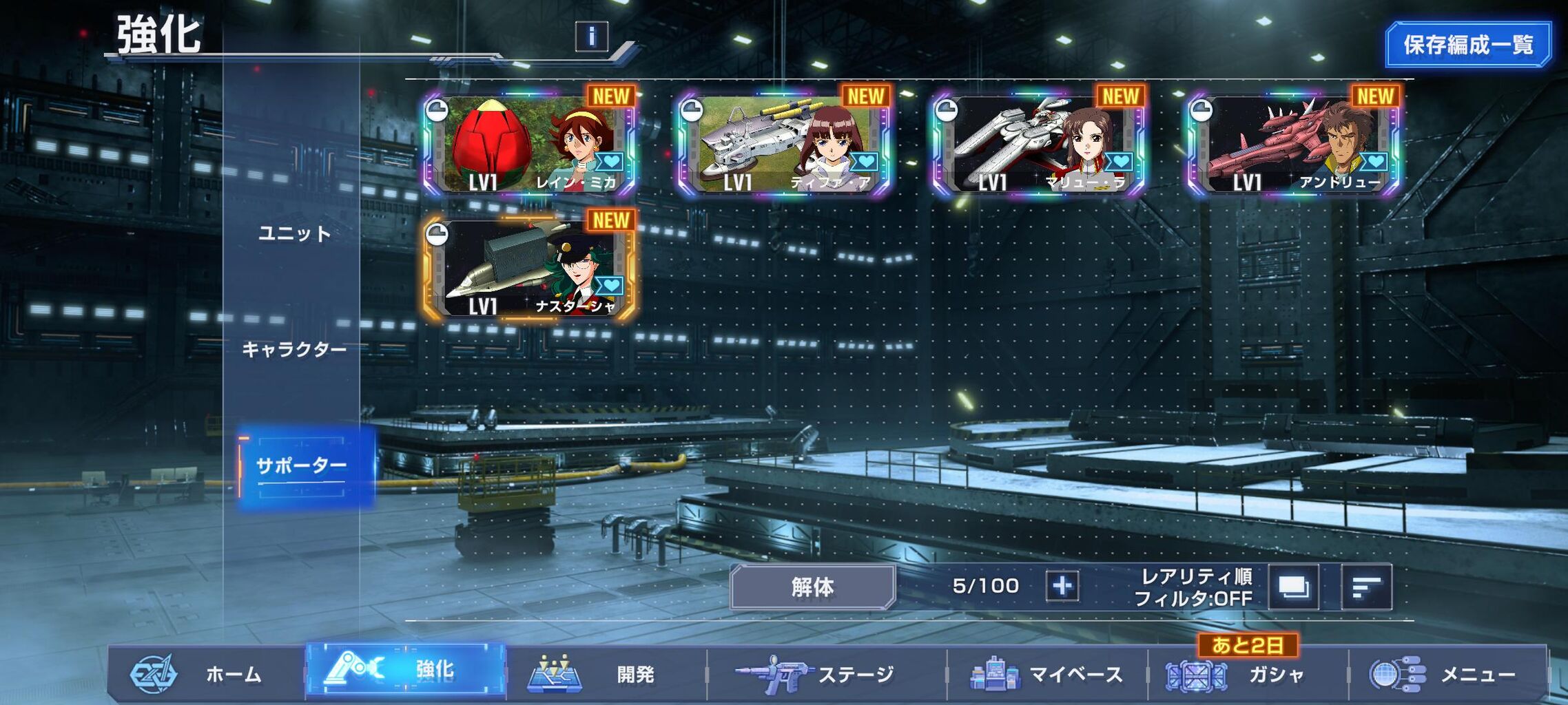Open the 強化 section in bottom bar
This screenshot has height=705, width=1568.
pyautogui.click(x=405, y=670)
